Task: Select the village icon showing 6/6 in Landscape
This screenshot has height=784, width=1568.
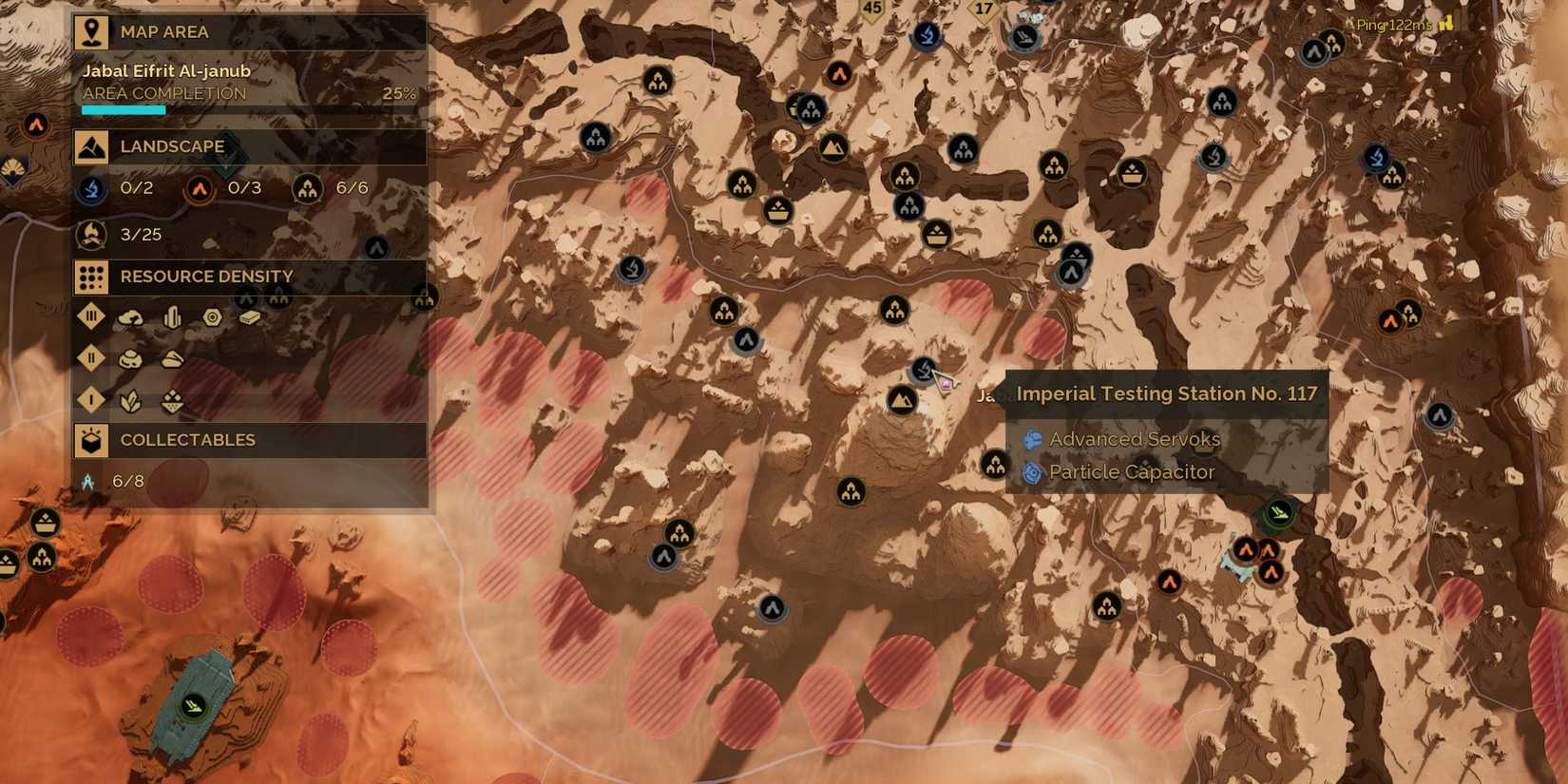Action: tap(306, 188)
